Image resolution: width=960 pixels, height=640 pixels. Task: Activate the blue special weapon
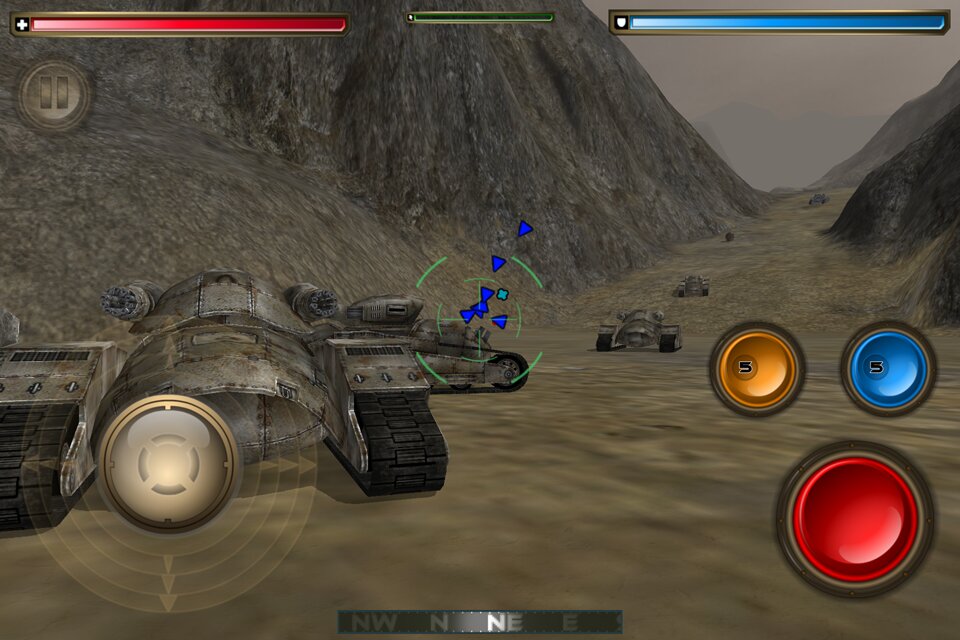coord(887,369)
